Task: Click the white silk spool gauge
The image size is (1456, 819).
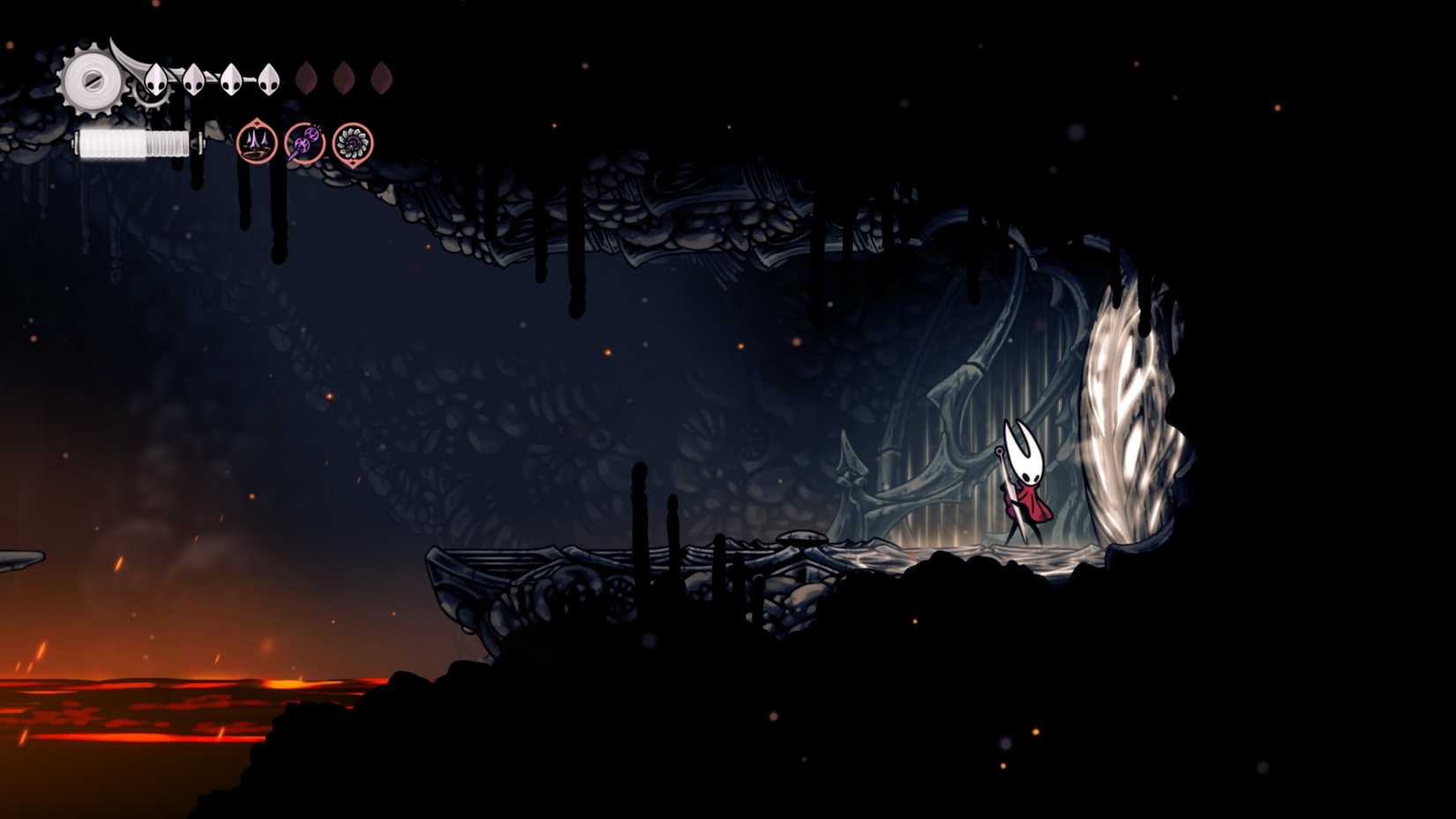Action: (132, 141)
